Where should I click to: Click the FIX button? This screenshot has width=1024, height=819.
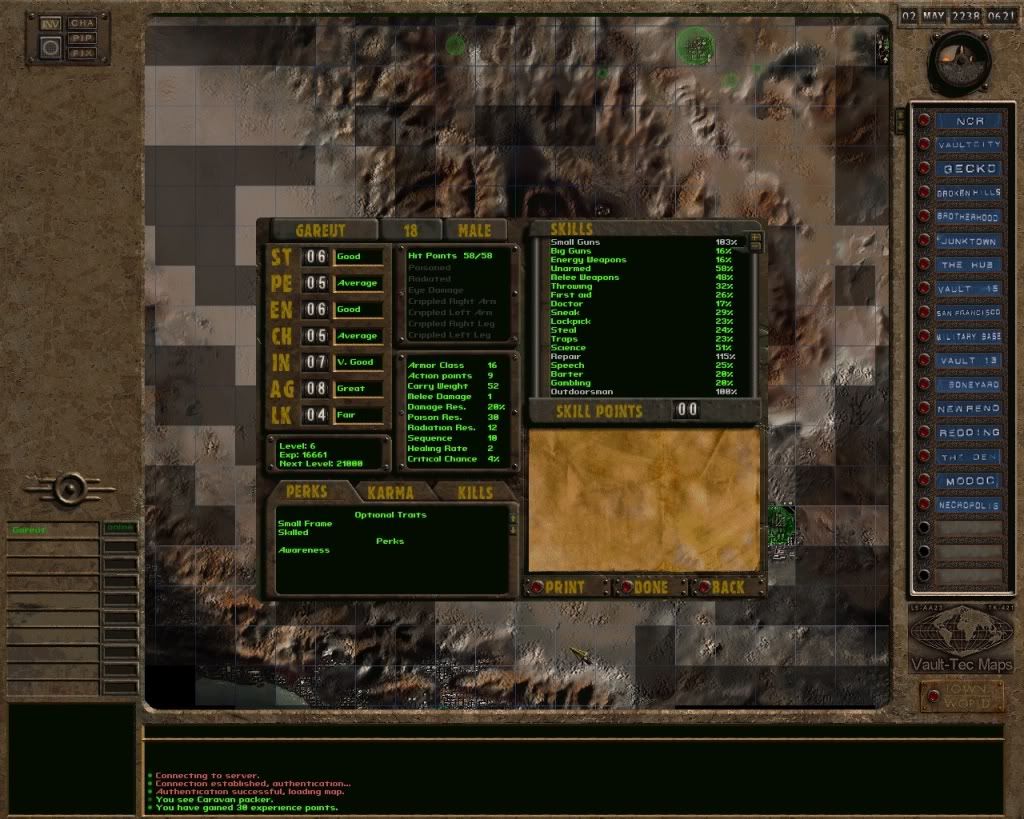(x=82, y=52)
